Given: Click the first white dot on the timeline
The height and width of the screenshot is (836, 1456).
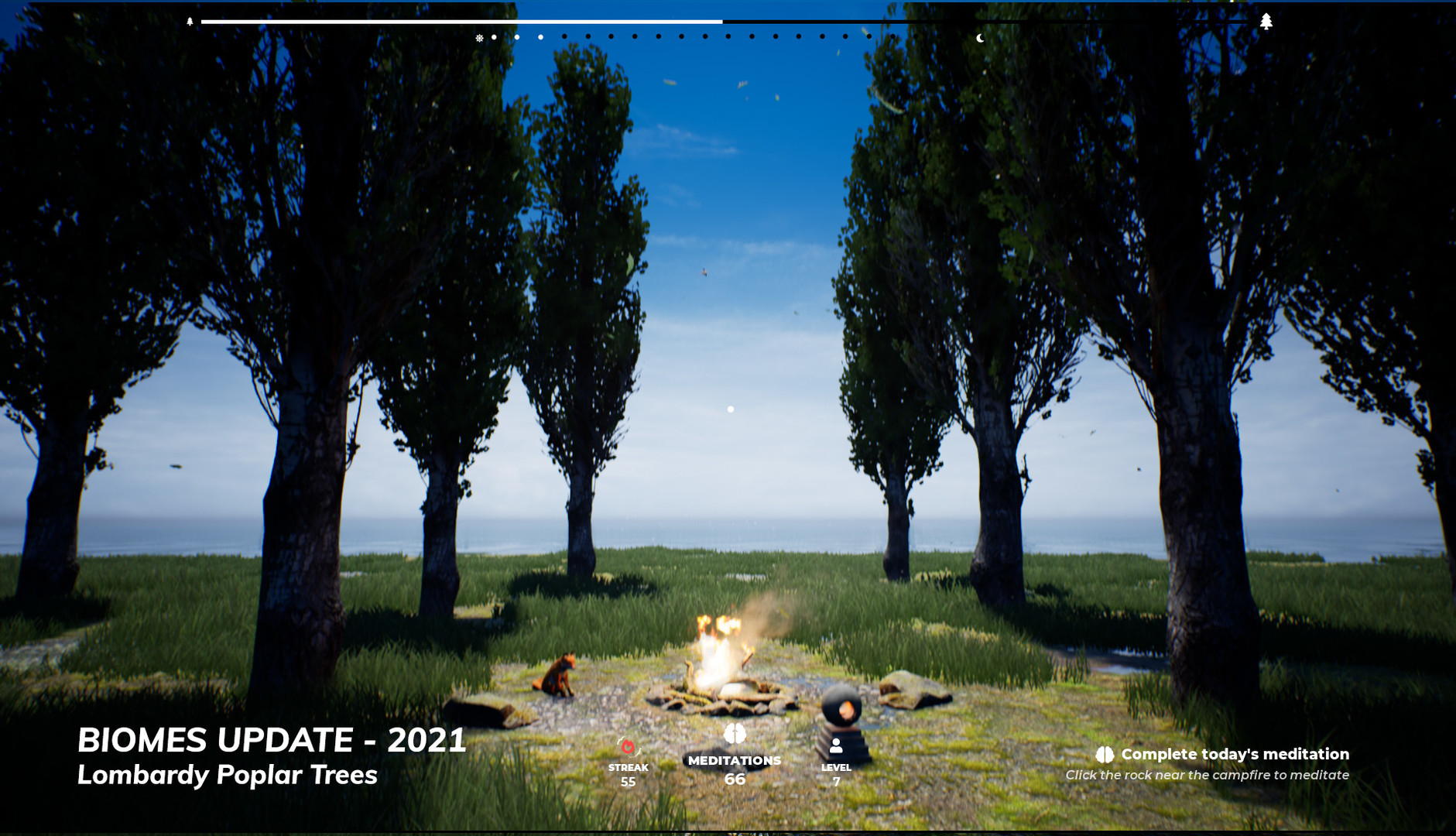Looking at the screenshot, I should [494, 36].
